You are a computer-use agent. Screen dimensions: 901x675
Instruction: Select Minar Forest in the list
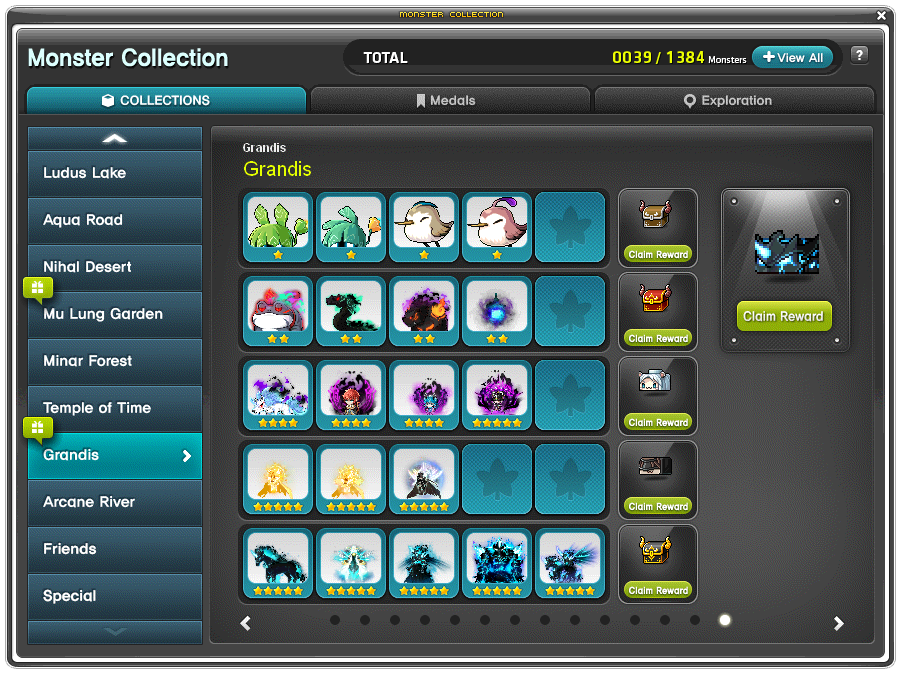coord(115,361)
